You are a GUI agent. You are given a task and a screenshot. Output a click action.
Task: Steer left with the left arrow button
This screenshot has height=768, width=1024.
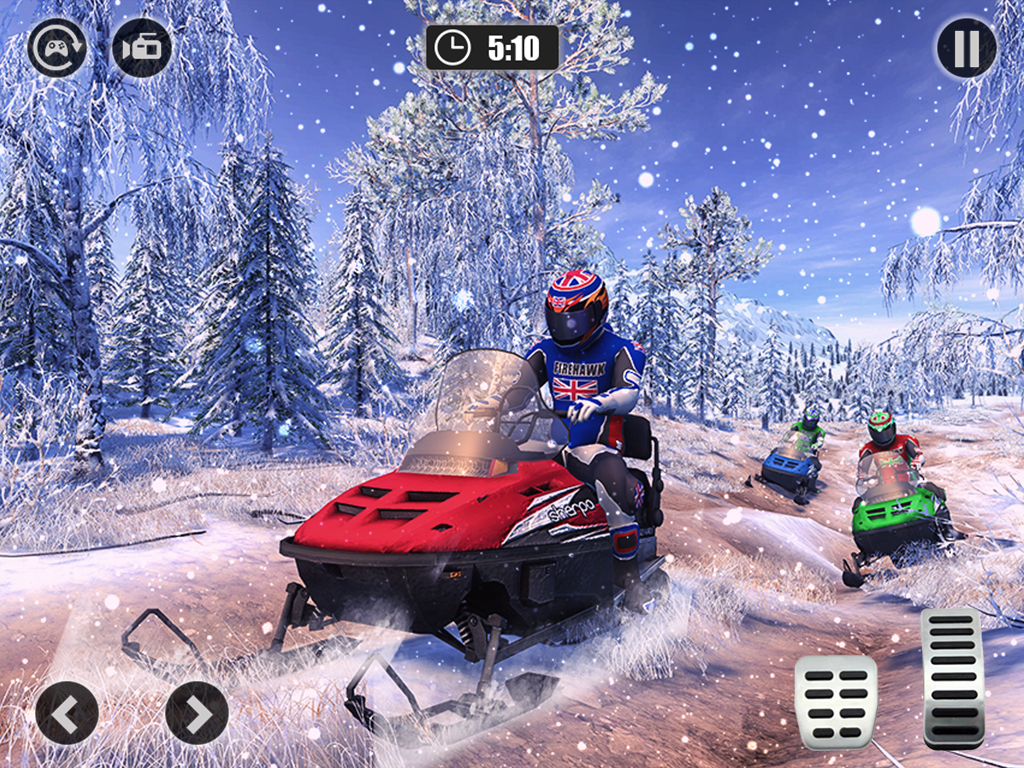pyautogui.click(x=67, y=713)
